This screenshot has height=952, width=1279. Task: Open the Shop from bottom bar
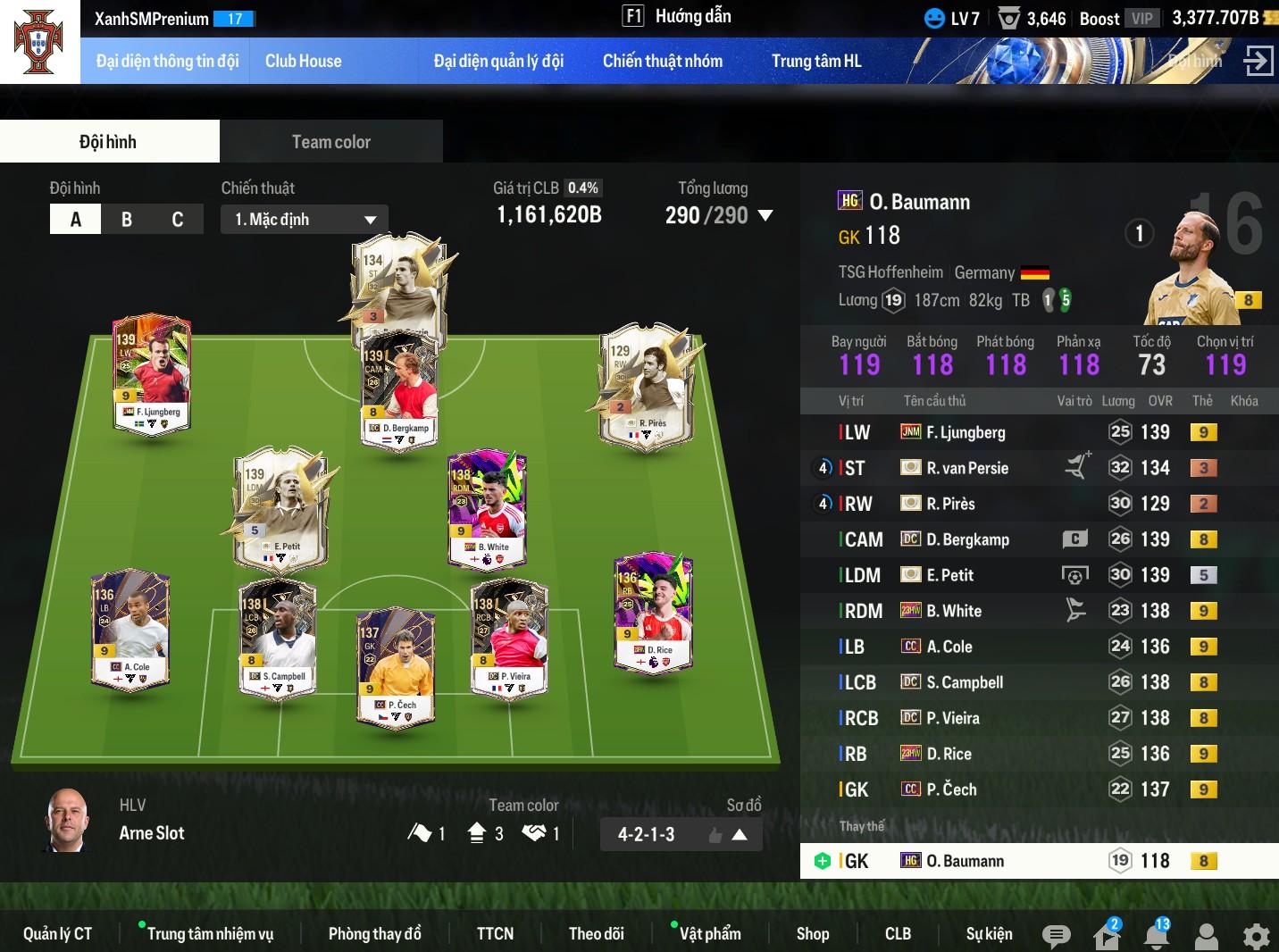(812, 933)
